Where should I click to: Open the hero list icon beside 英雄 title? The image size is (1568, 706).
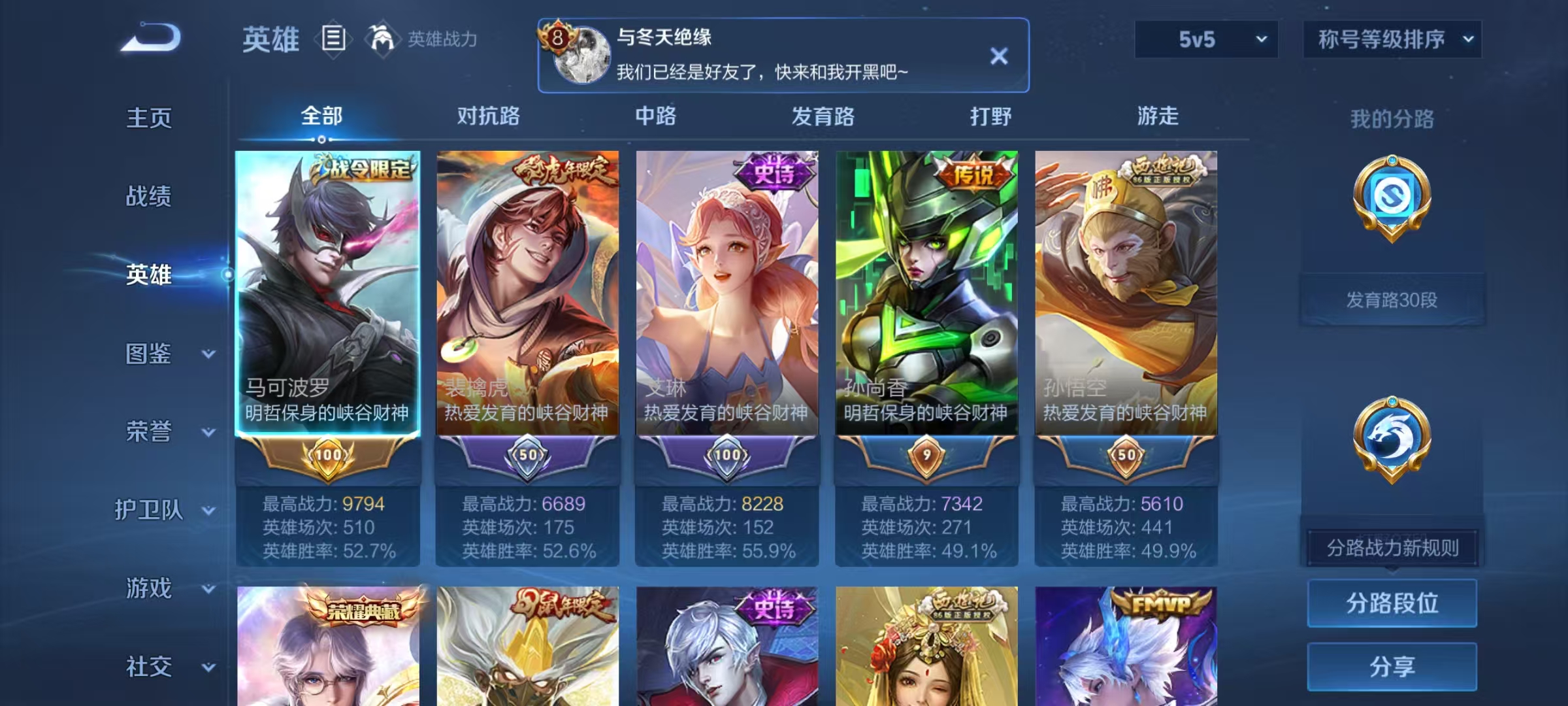(x=333, y=39)
